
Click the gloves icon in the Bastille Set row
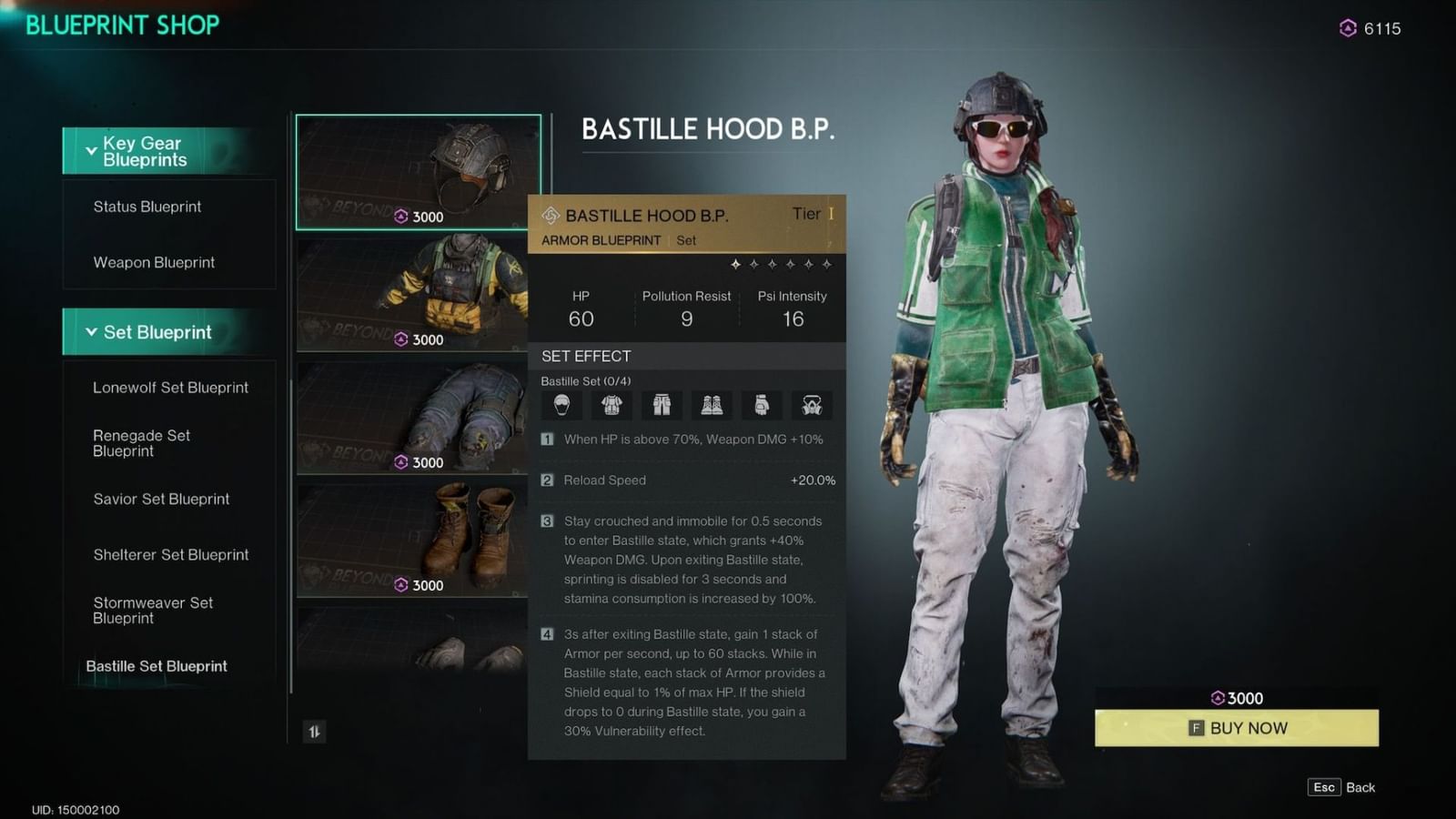762,405
